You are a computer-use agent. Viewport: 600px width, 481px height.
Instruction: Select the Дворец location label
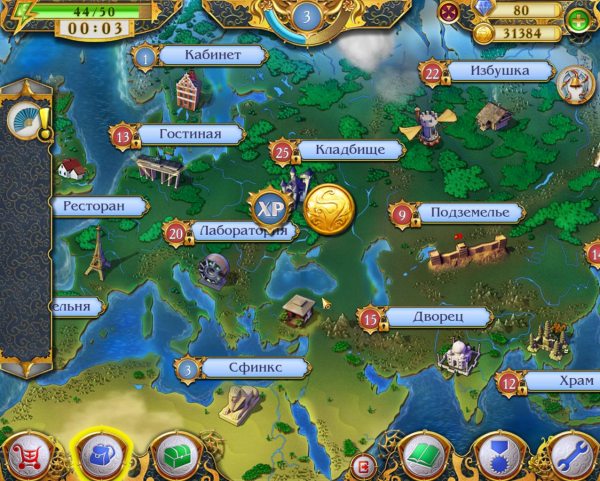[x=435, y=318]
